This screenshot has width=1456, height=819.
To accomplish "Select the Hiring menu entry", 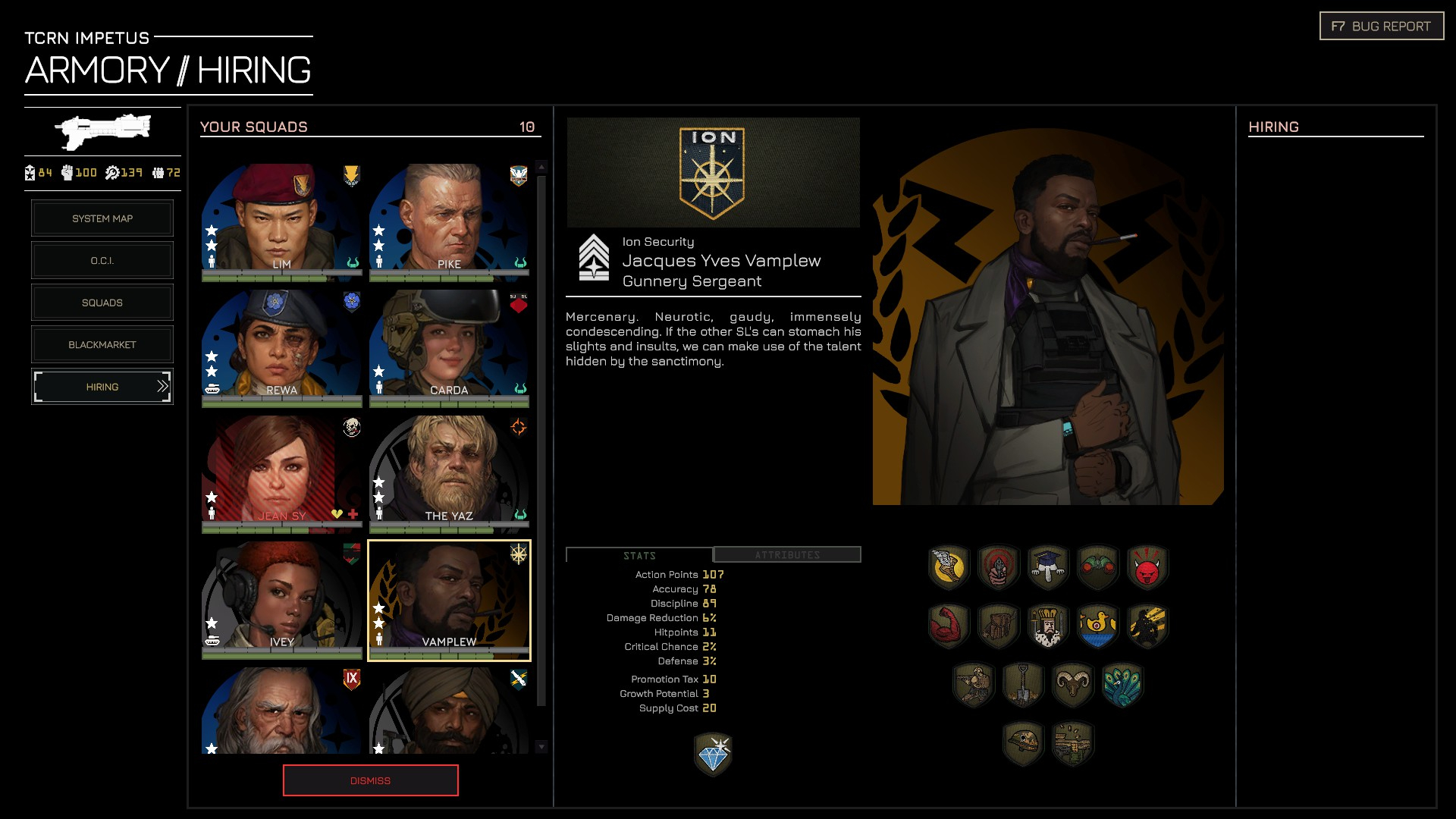I will coord(102,387).
